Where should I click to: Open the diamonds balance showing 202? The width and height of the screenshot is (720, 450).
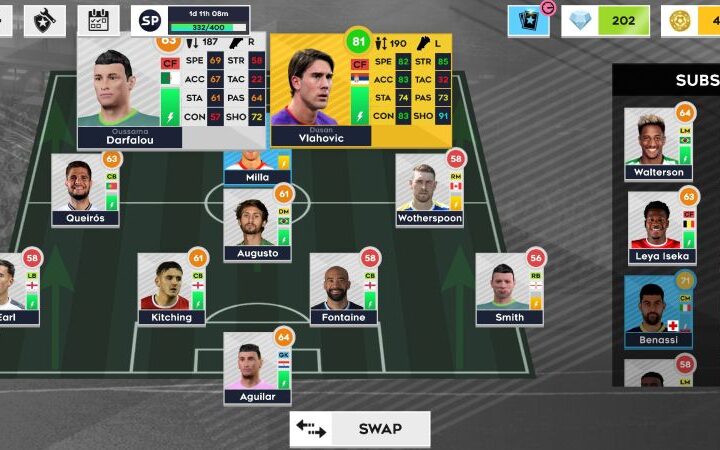pyautogui.click(x=606, y=20)
